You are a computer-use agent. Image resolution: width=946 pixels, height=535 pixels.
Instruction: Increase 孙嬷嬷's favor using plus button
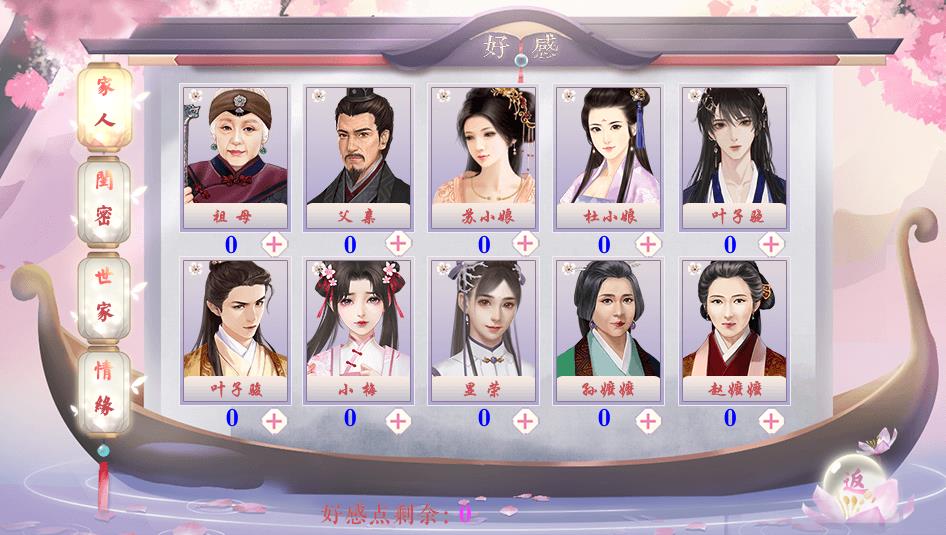click(647, 420)
